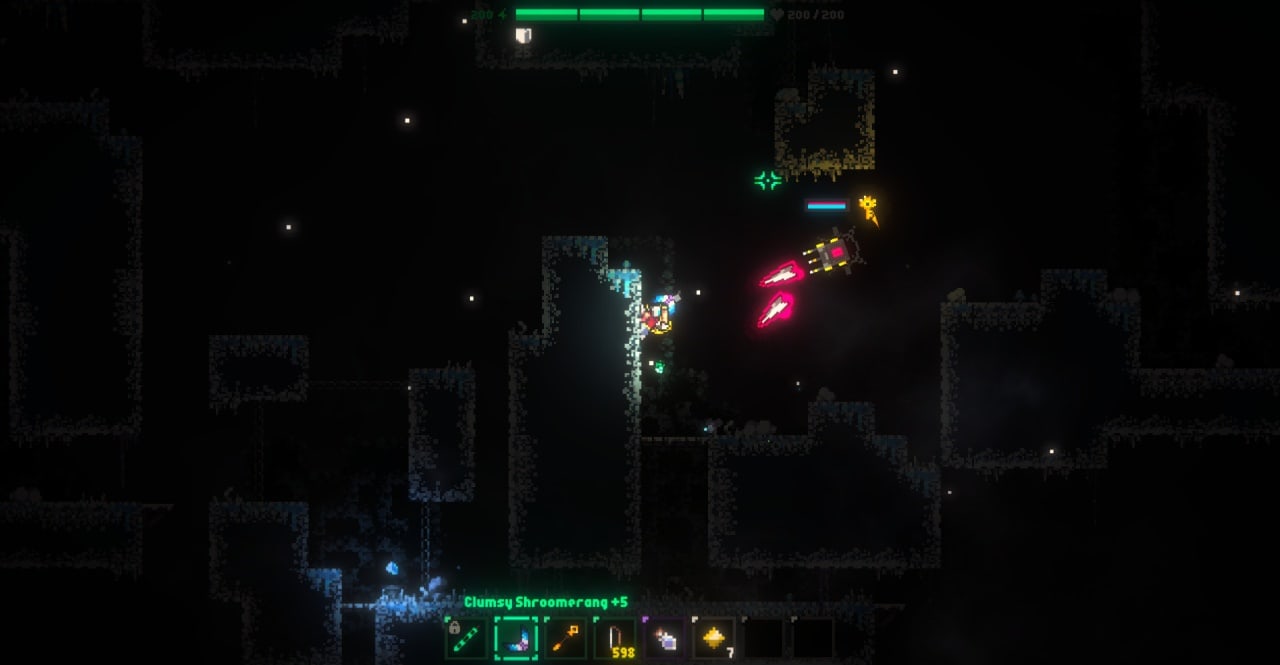
Task: Select the bow slot with 598 ammo
Action: pos(614,638)
